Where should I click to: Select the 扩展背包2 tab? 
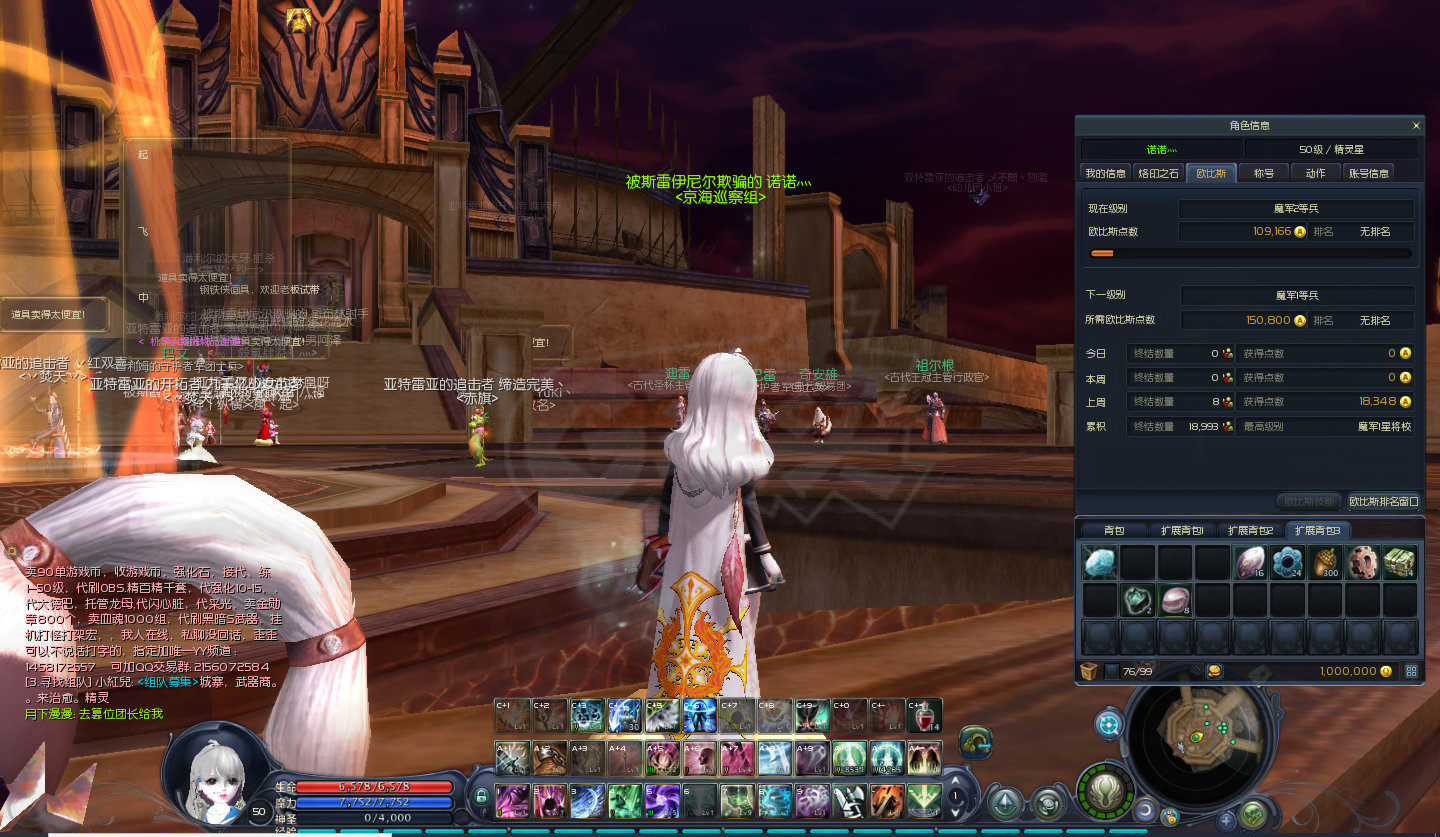point(1250,530)
